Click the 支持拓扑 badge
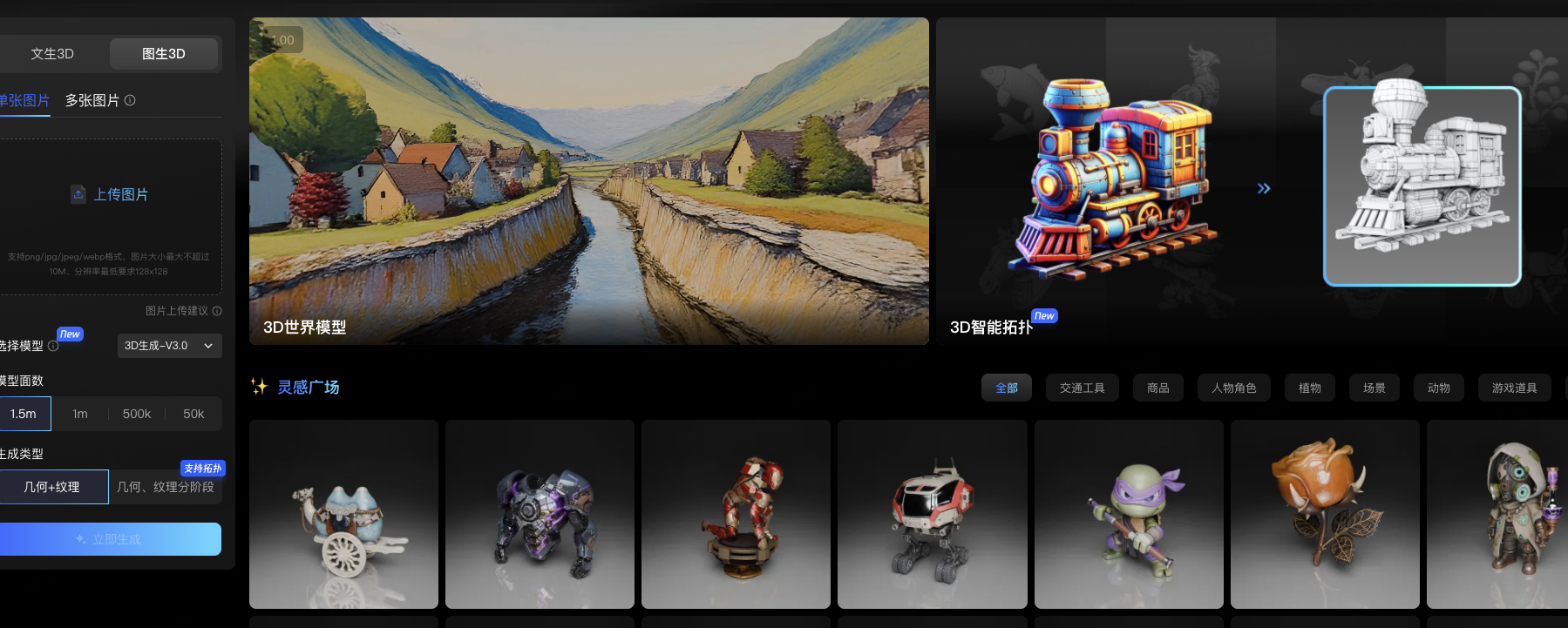Image resolution: width=1568 pixels, height=628 pixels. click(x=203, y=469)
